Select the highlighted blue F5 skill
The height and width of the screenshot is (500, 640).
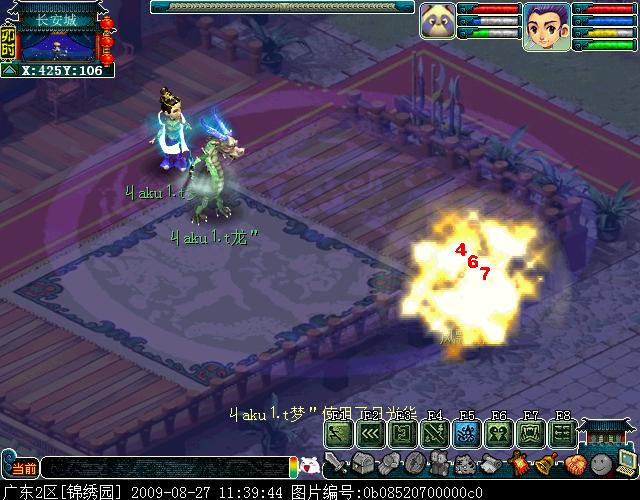click(x=466, y=433)
